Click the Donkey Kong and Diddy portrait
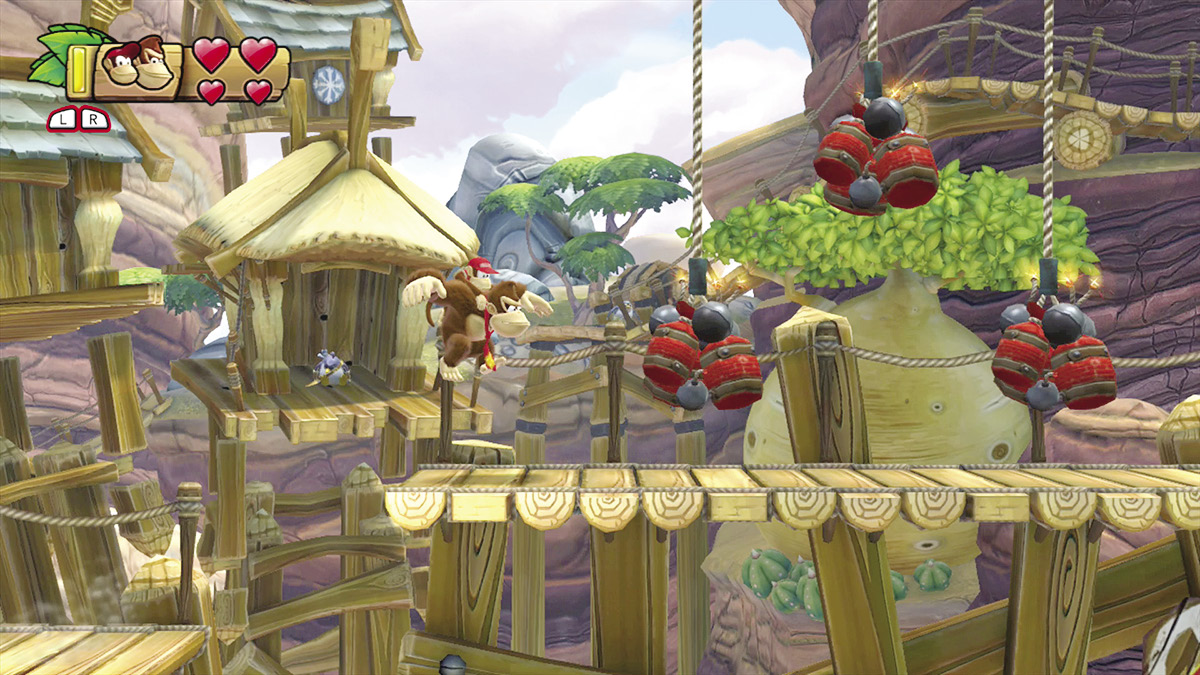 point(136,67)
